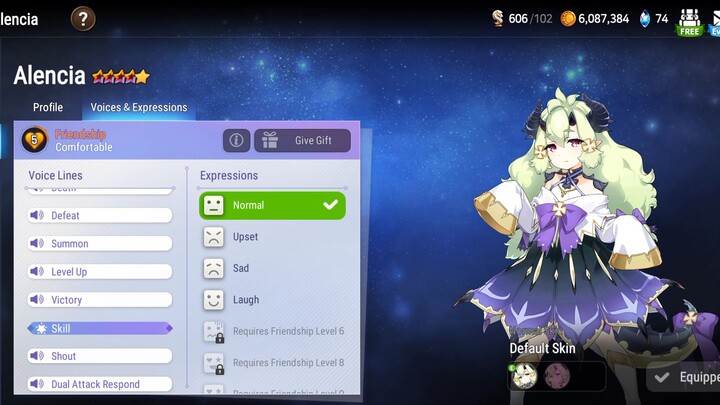This screenshot has height=405, width=720.
Task: Choose the Normal expression
Action: pyautogui.click(x=272, y=205)
